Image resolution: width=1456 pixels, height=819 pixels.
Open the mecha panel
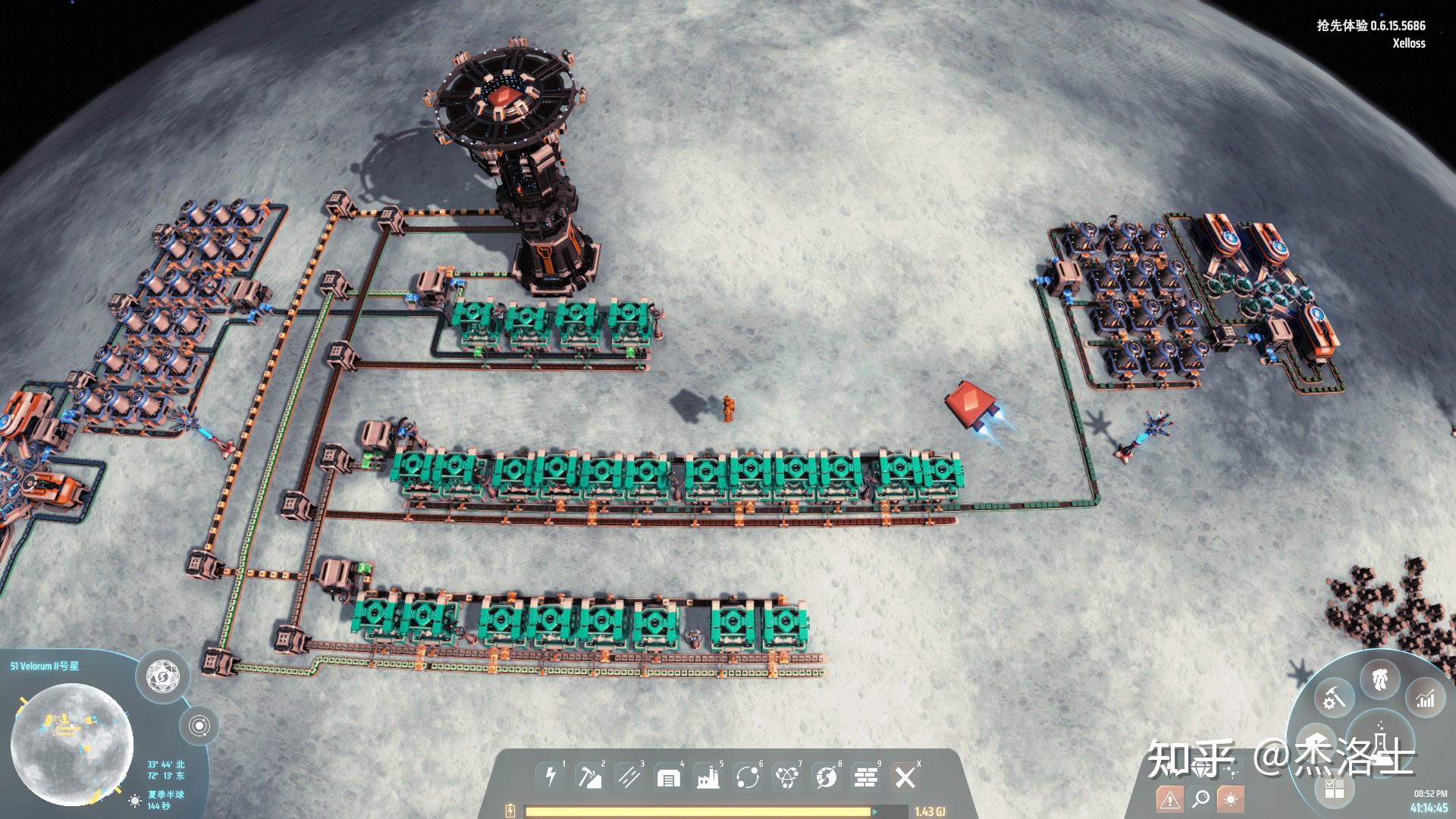click(x=1380, y=677)
